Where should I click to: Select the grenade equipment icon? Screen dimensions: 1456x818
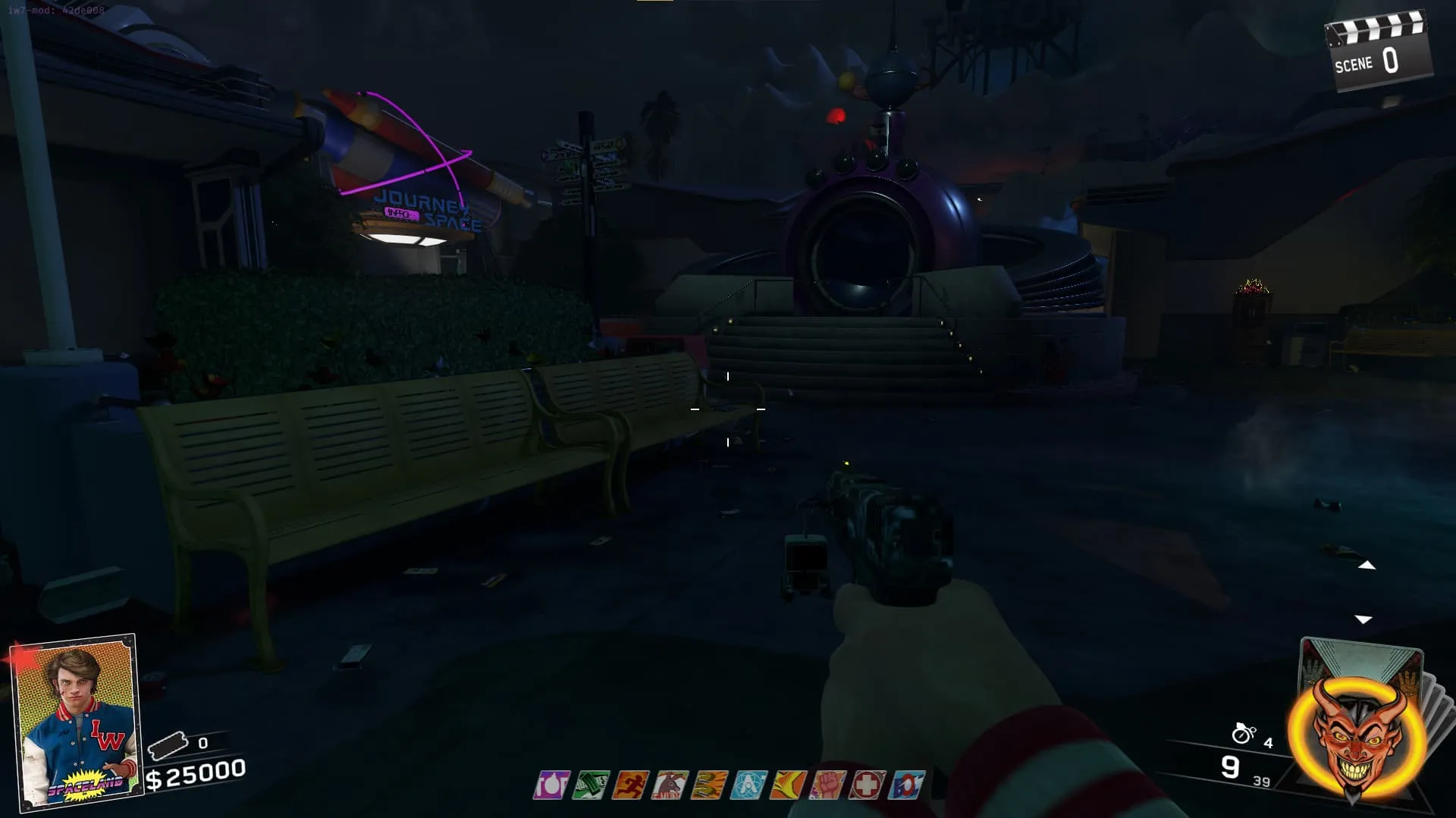(x=1244, y=733)
